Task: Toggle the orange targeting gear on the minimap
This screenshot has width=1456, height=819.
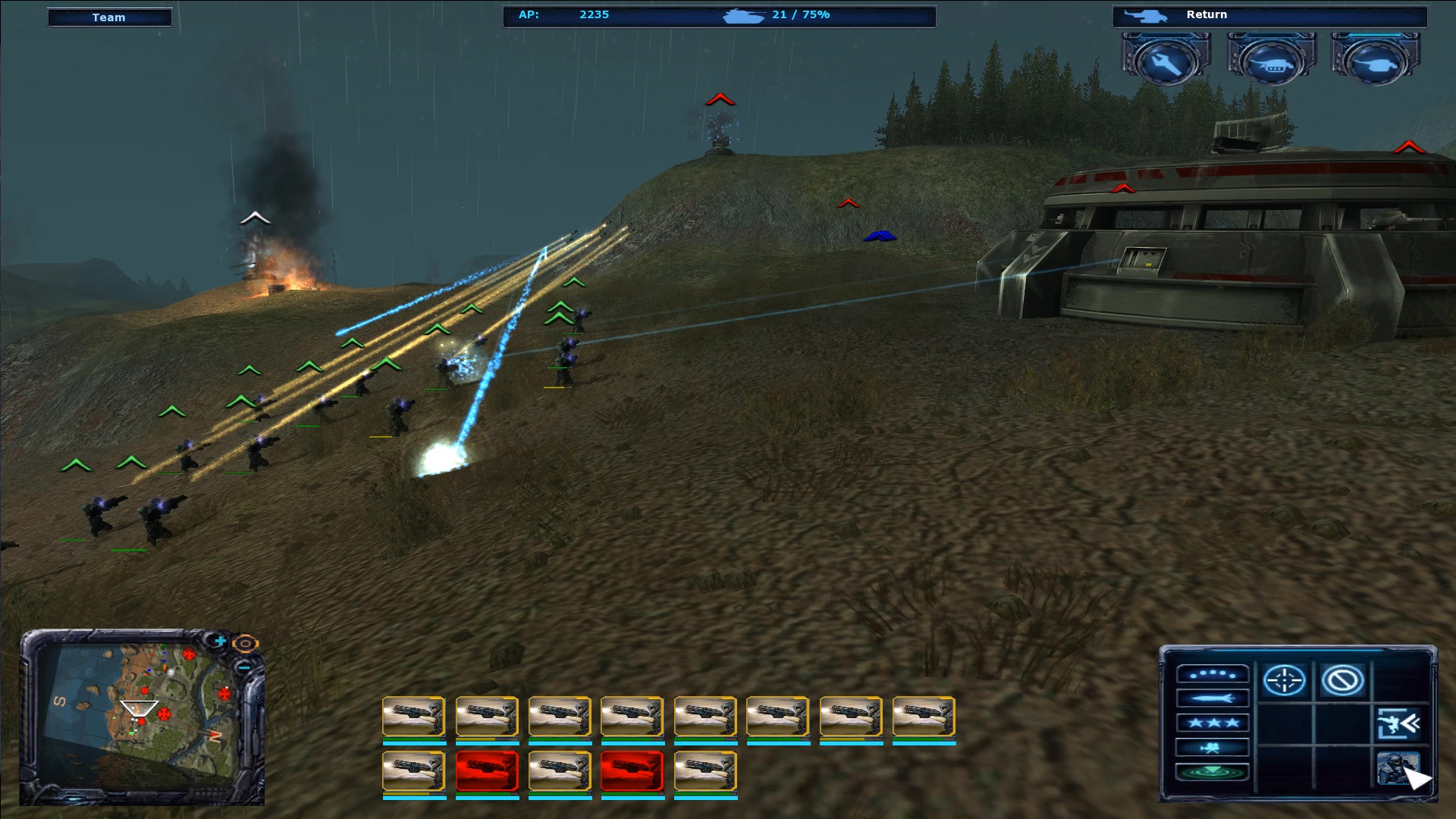Action: (x=244, y=644)
